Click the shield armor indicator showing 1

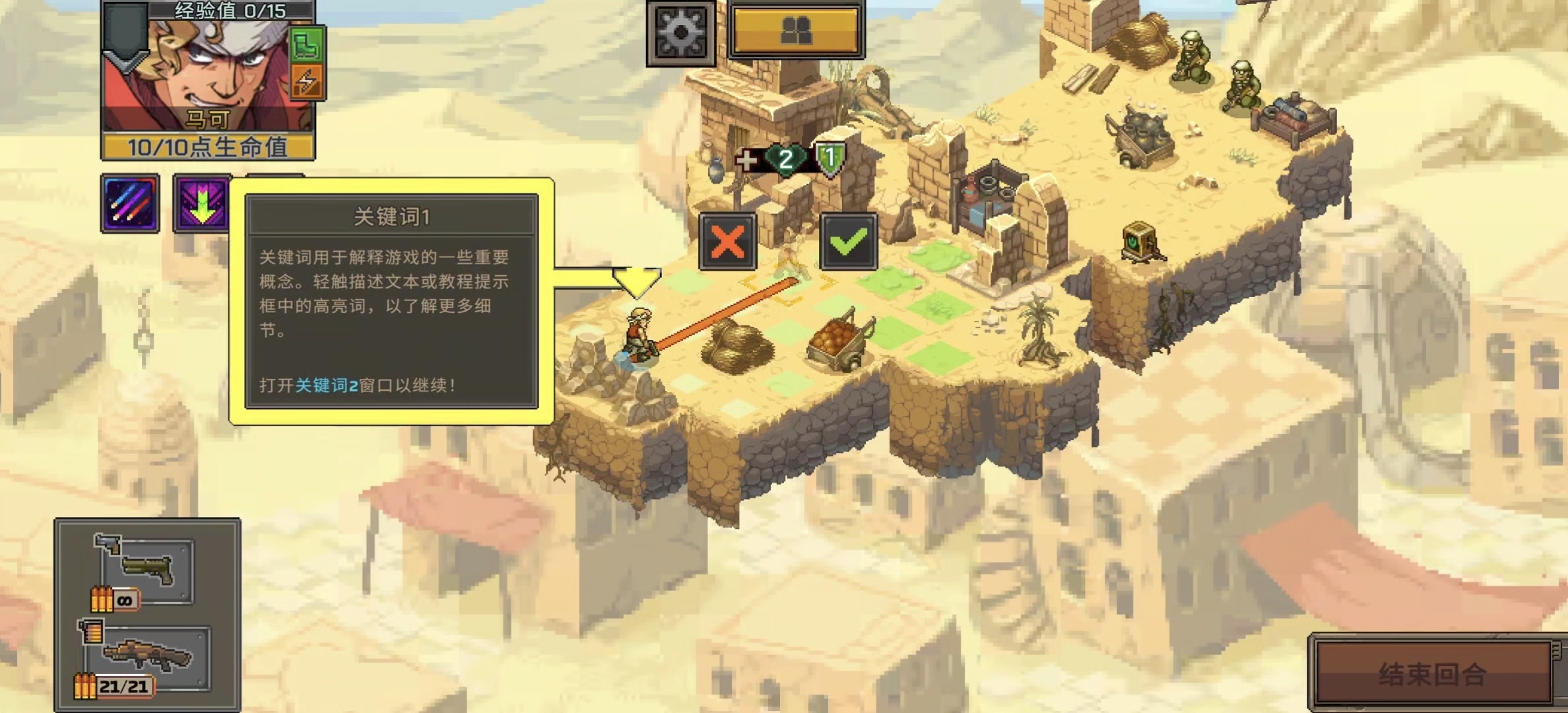[829, 157]
